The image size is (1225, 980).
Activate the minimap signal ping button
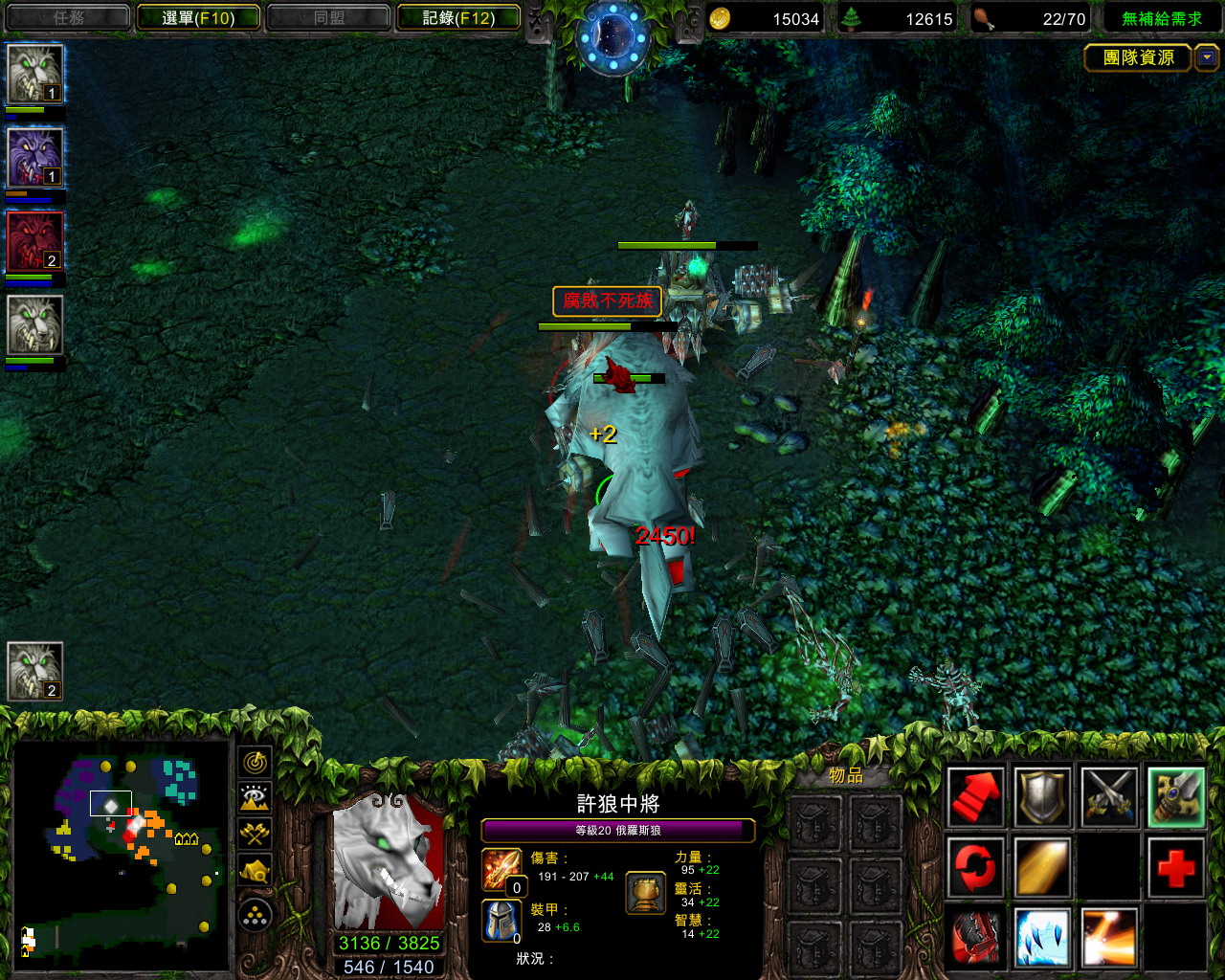[x=255, y=762]
